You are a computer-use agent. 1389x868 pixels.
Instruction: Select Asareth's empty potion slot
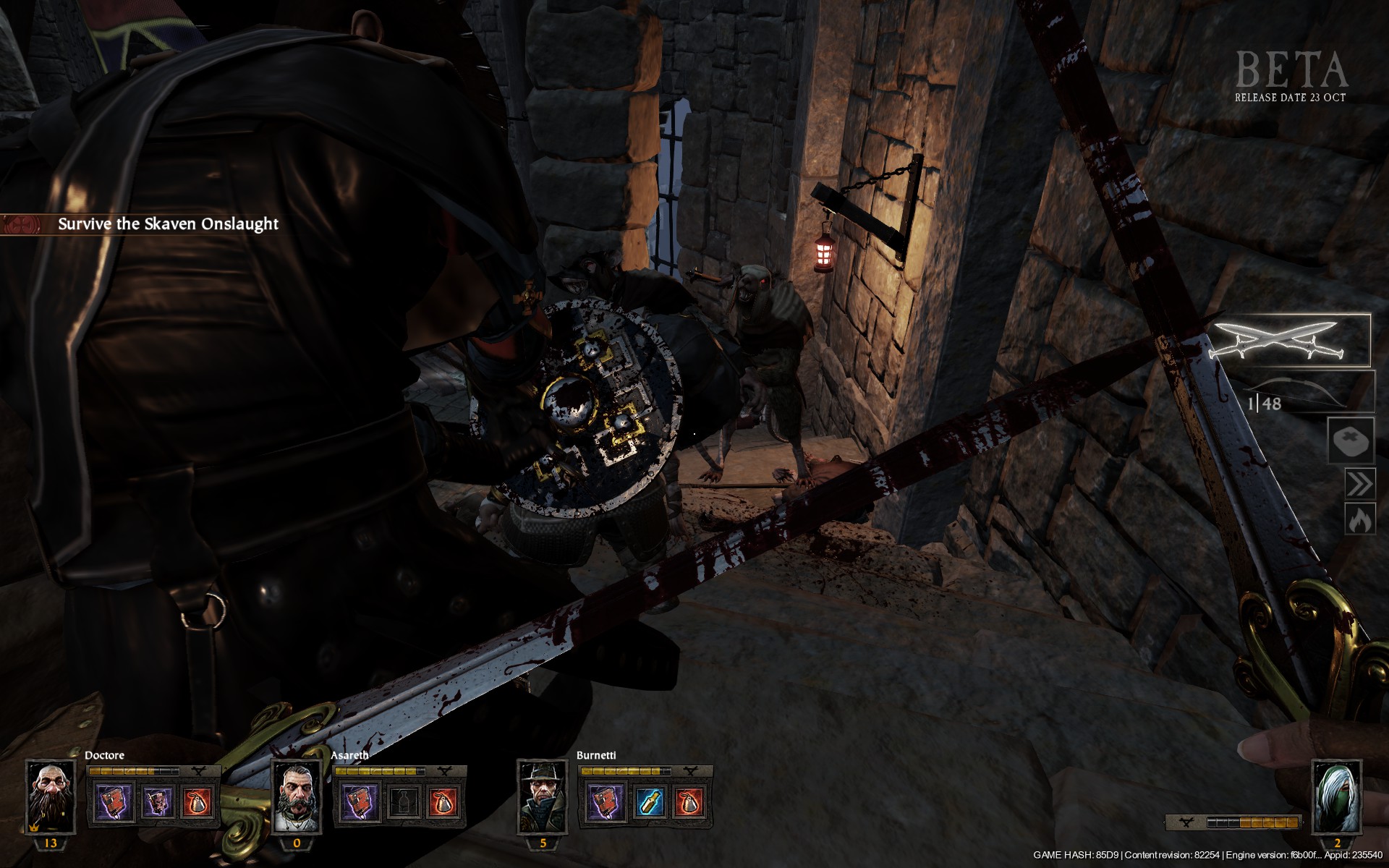pyautogui.click(x=403, y=802)
